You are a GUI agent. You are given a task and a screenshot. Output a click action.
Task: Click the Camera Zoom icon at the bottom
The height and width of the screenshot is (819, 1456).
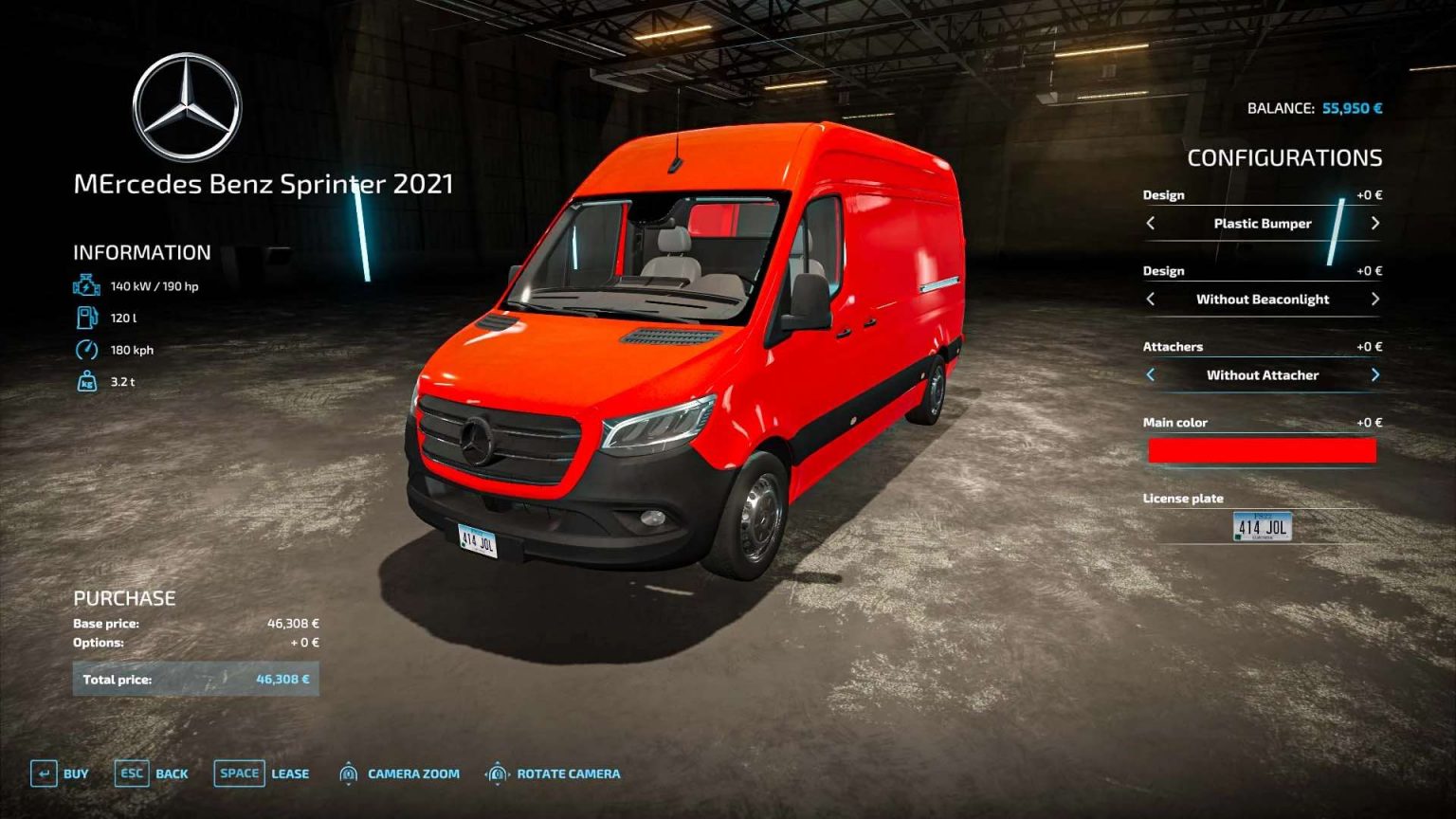click(x=351, y=773)
